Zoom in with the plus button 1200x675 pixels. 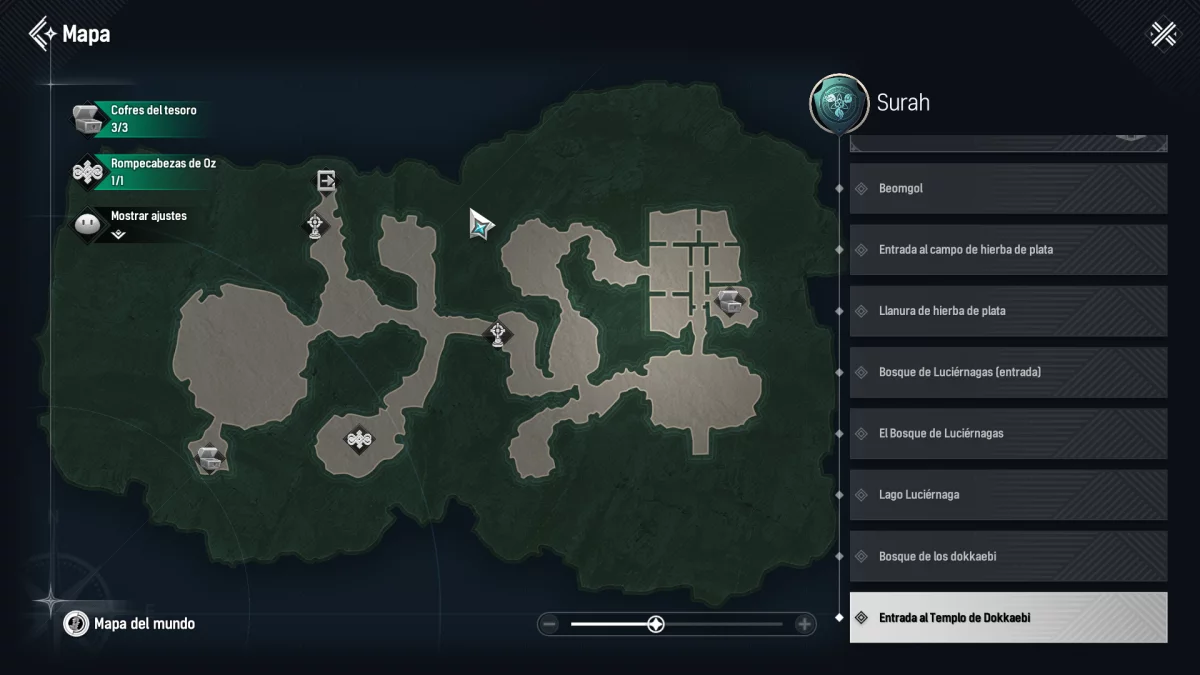point(804,624)
